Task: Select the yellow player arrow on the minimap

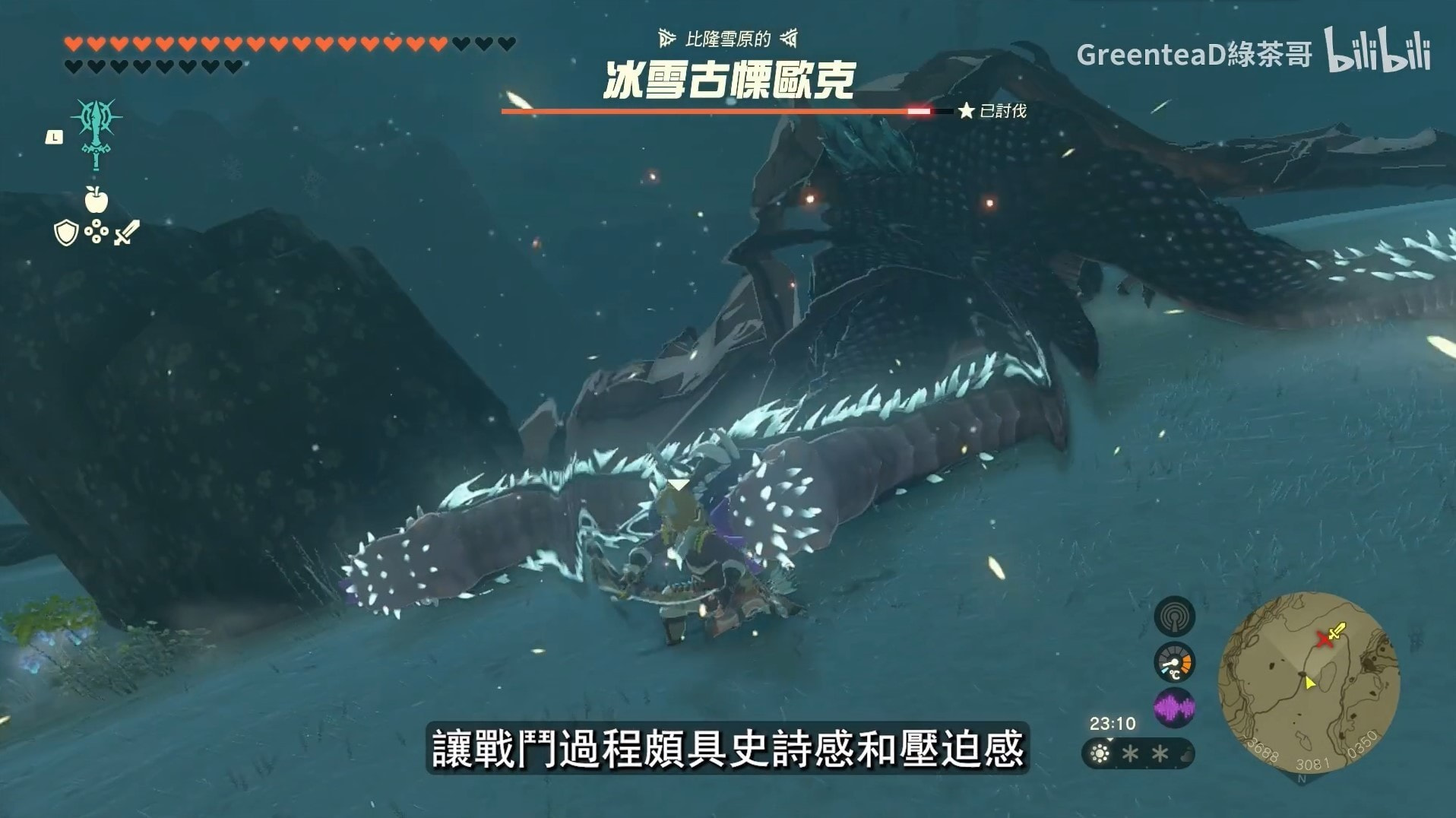Action: (x=1310, y=683)
